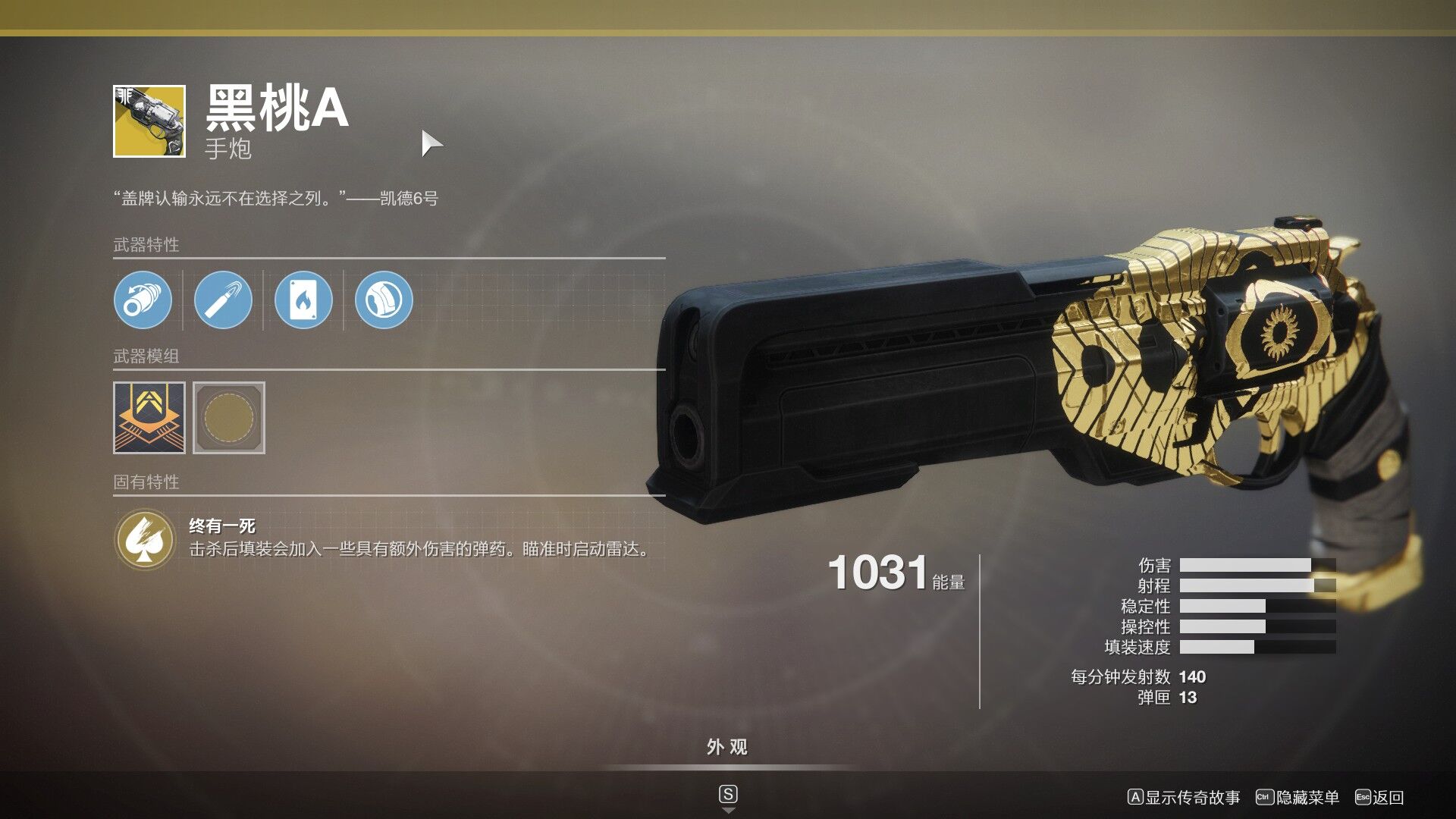Choose the bullet rounds perk icon
The image size is (1456, 819).
pyautogui.click(x=223, y=300)
